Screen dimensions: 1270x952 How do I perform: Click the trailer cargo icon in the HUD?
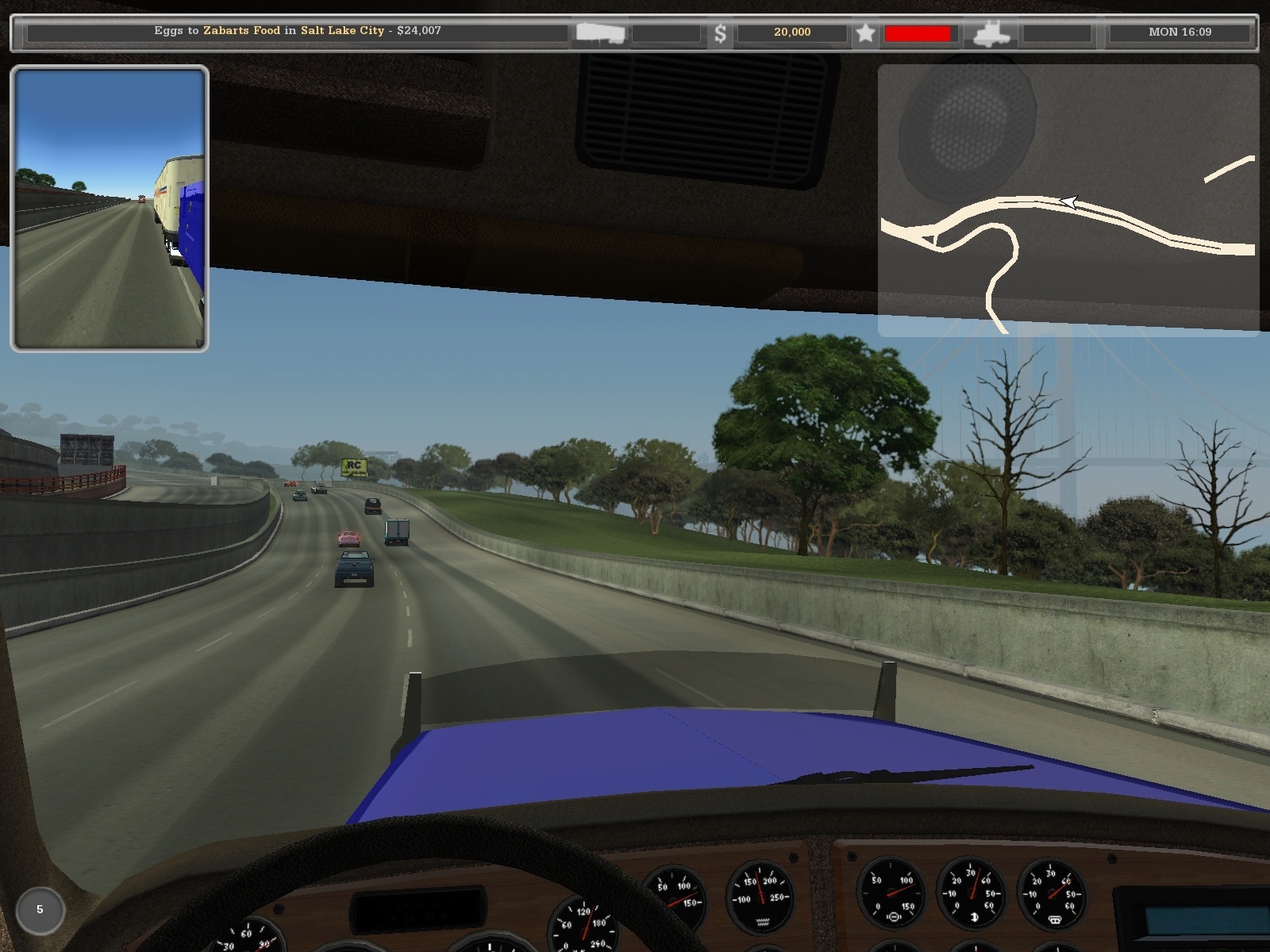[599, 33]
